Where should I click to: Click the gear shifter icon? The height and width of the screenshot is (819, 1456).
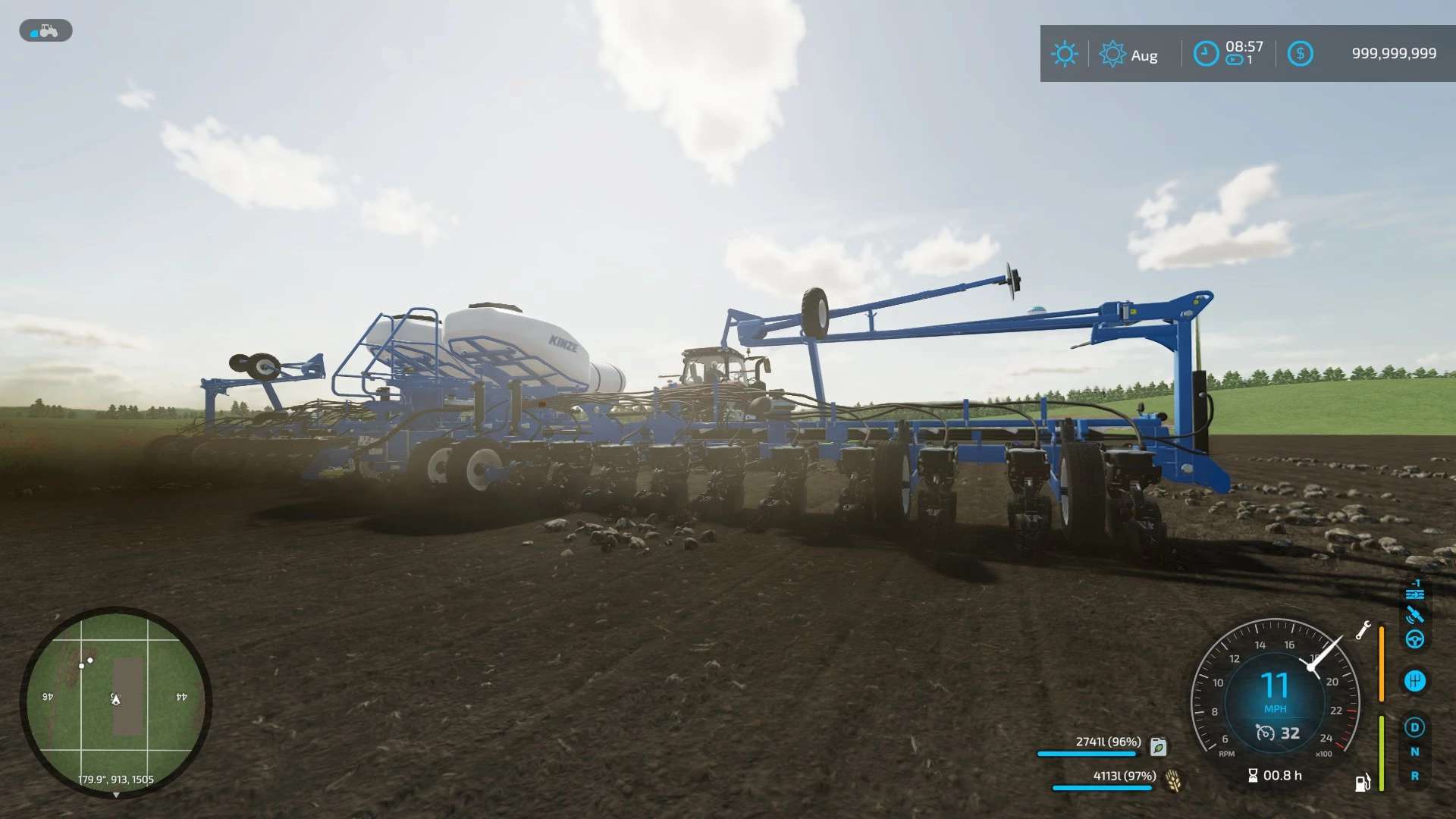pyautogui.click(x=1414, y=681)
